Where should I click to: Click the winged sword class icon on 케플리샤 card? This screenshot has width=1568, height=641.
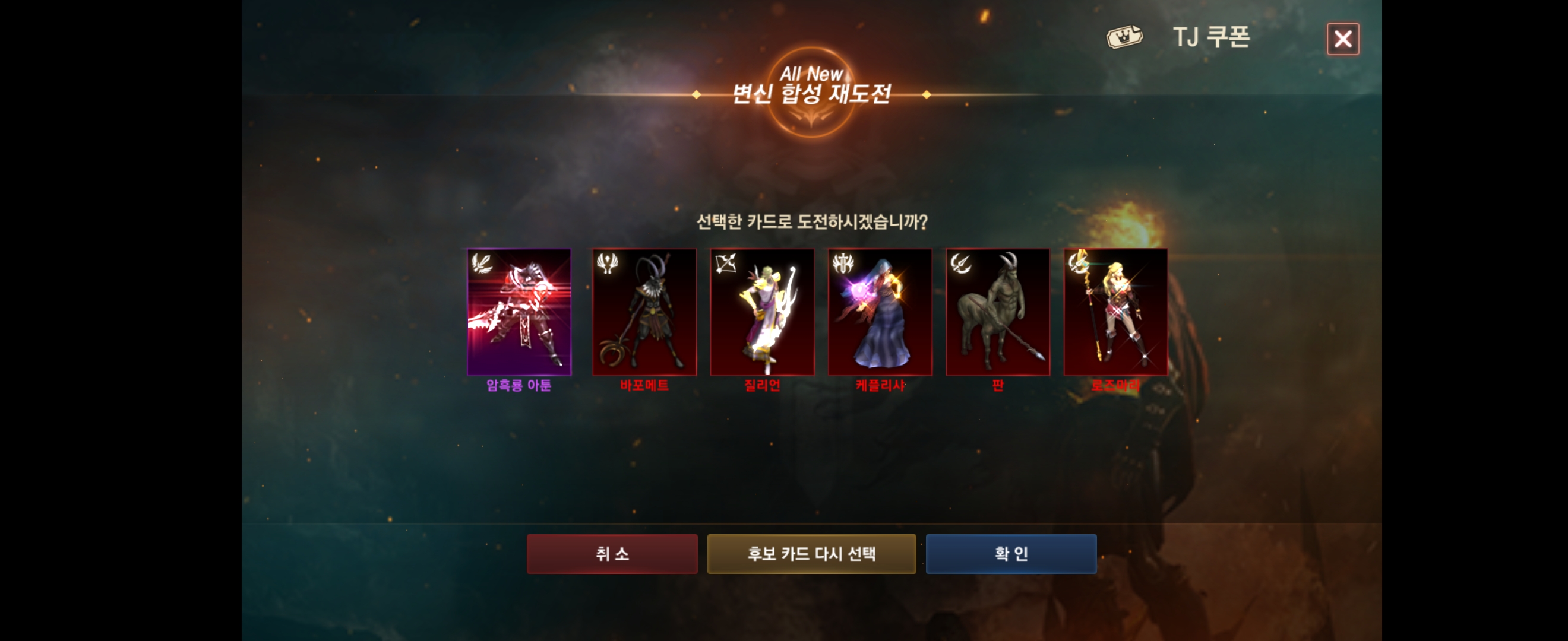[842, 265]
